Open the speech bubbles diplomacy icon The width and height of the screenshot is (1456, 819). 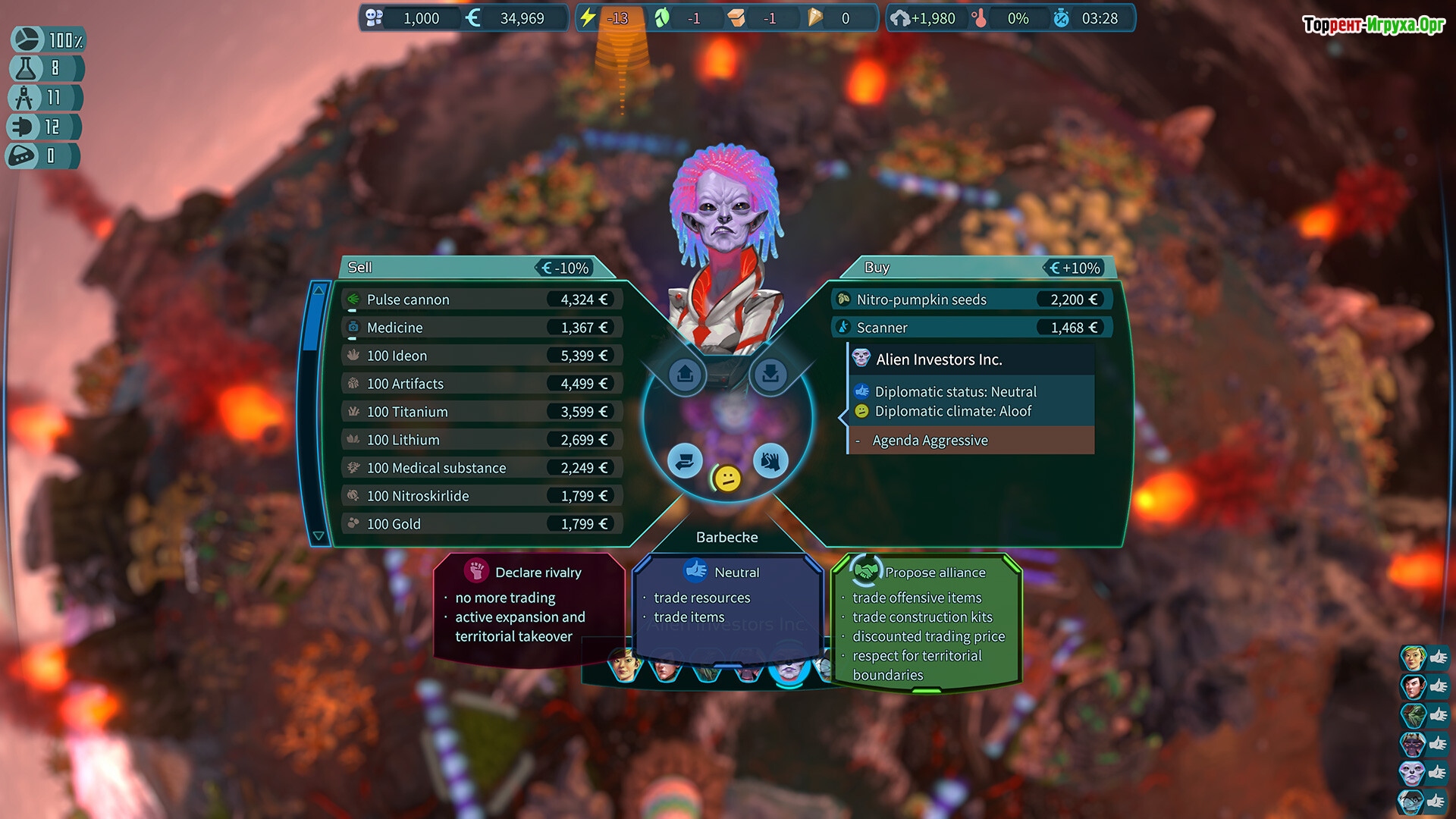685,461
